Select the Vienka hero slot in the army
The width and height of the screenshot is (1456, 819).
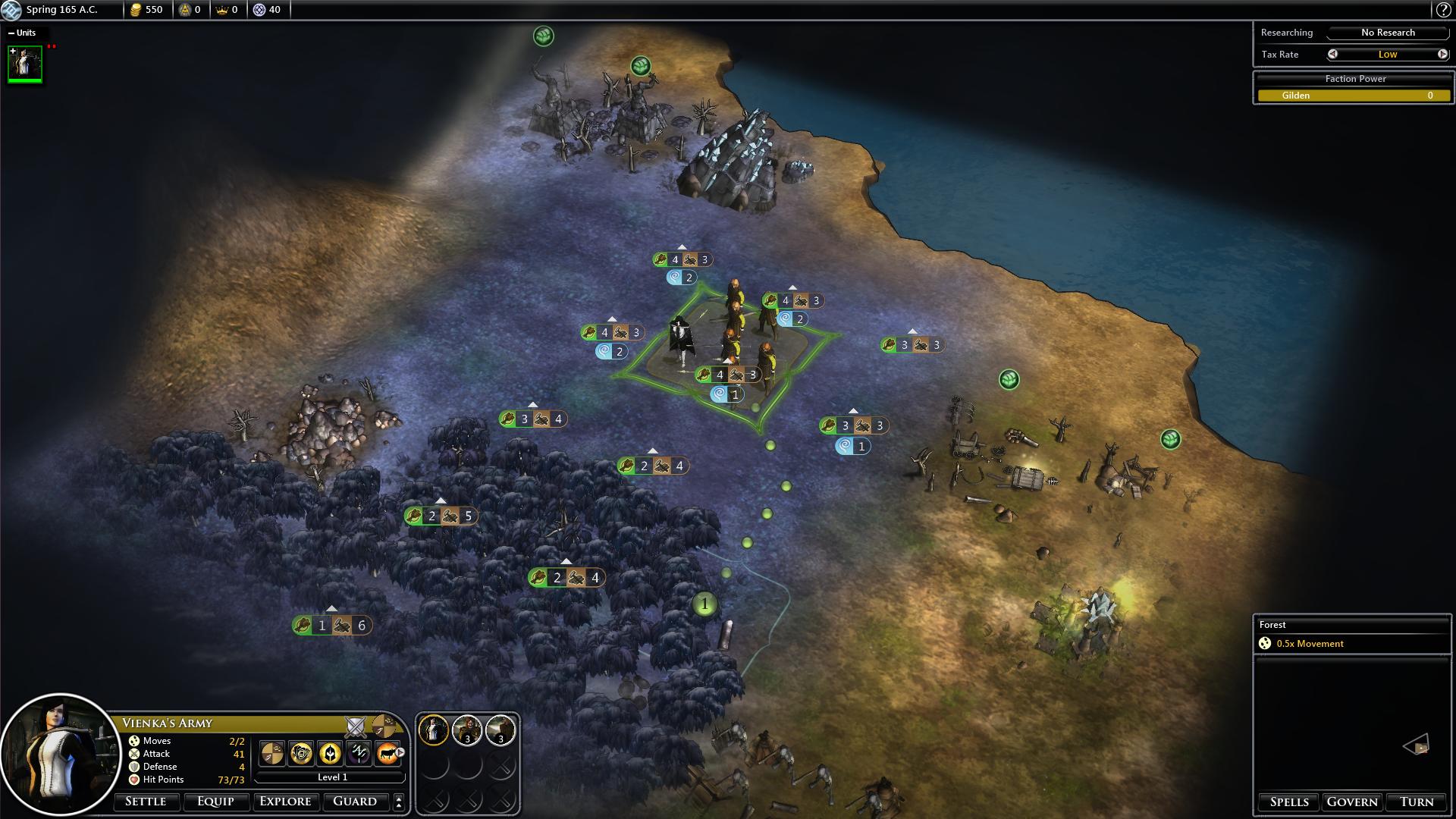pos(434,730)
